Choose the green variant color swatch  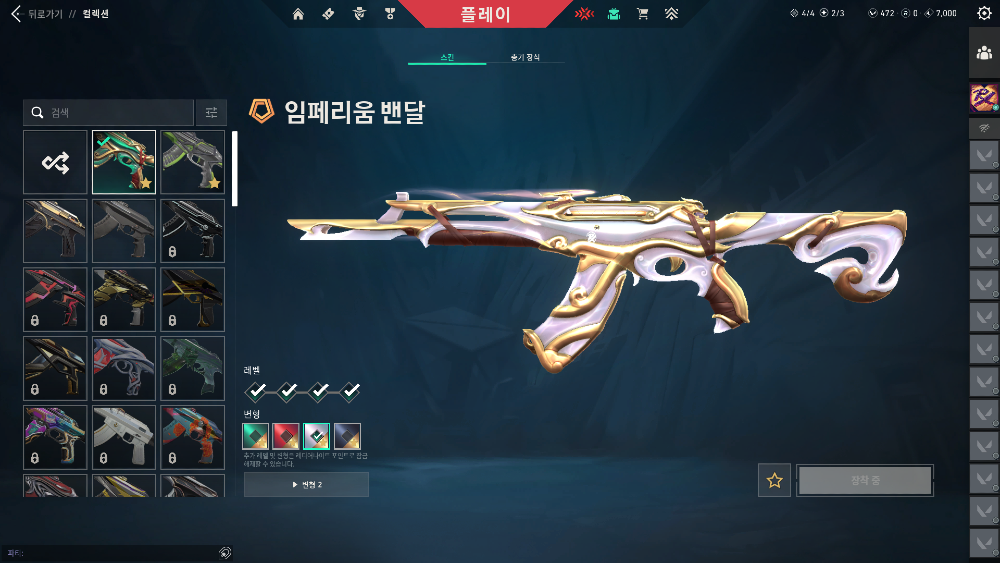256,436
